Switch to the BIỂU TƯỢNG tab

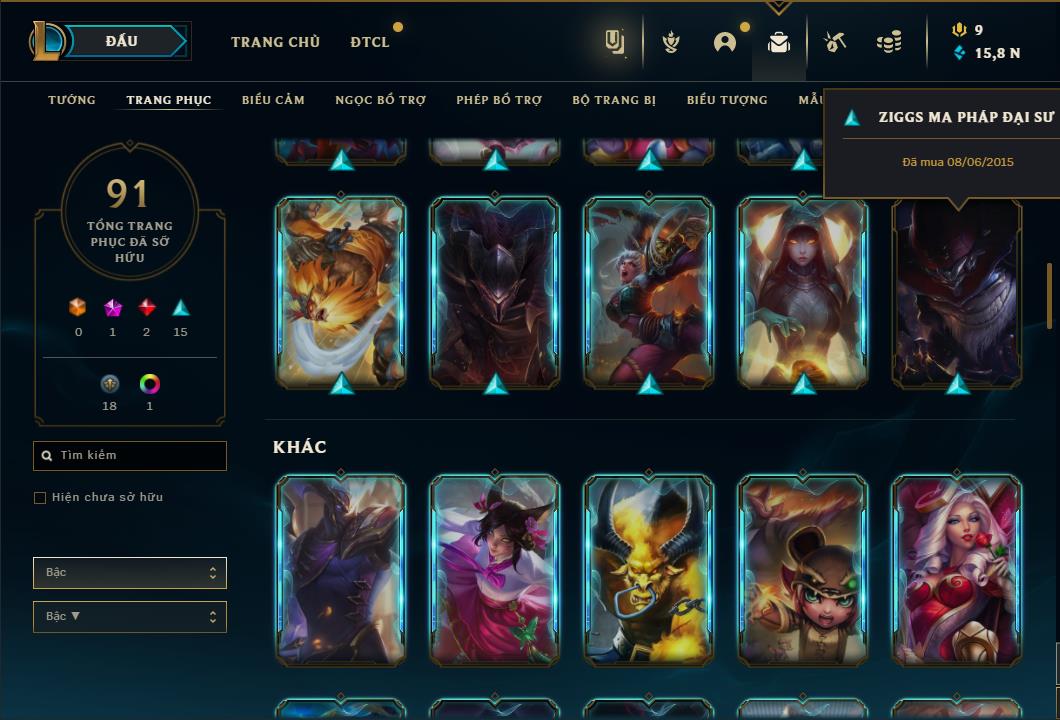point(727,100)
